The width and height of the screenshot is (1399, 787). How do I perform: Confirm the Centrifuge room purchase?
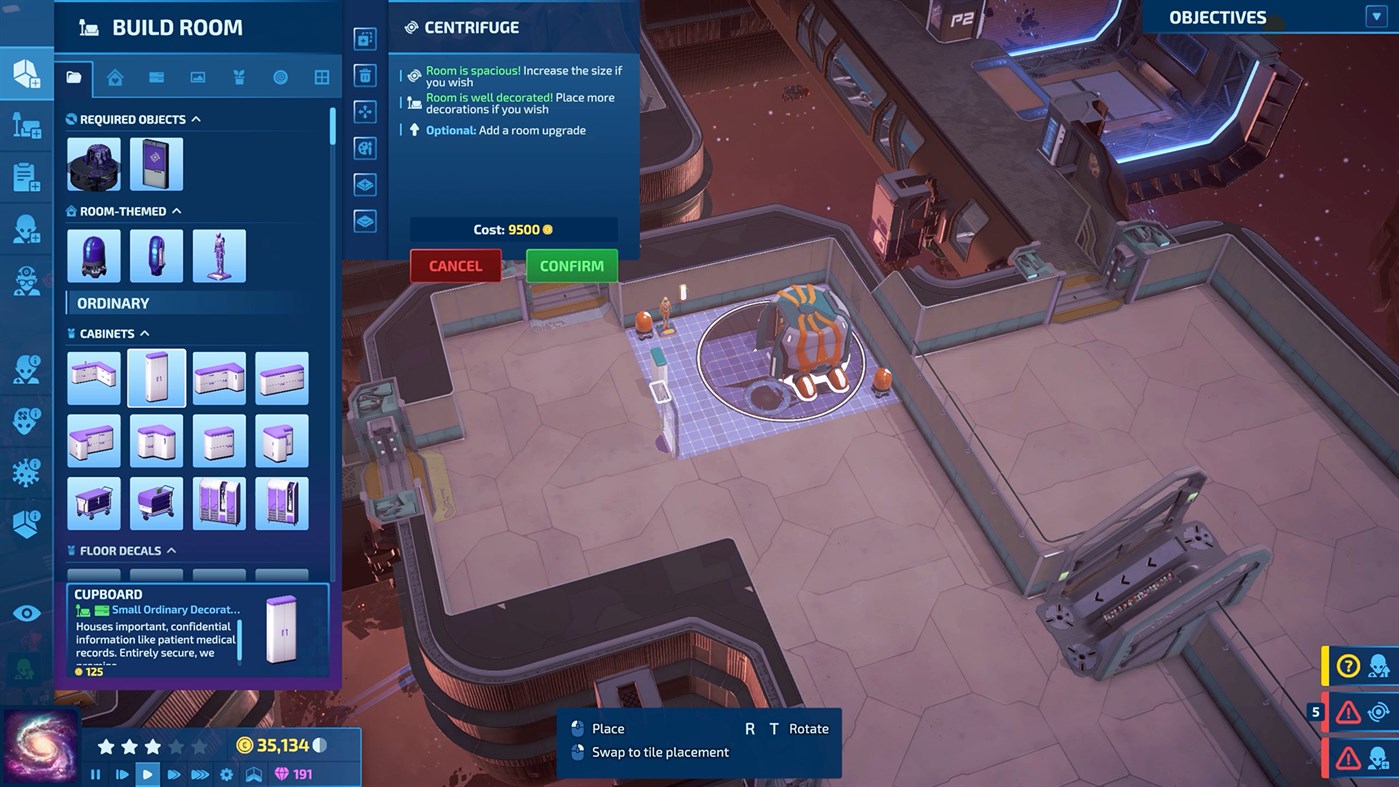[571, 265]
